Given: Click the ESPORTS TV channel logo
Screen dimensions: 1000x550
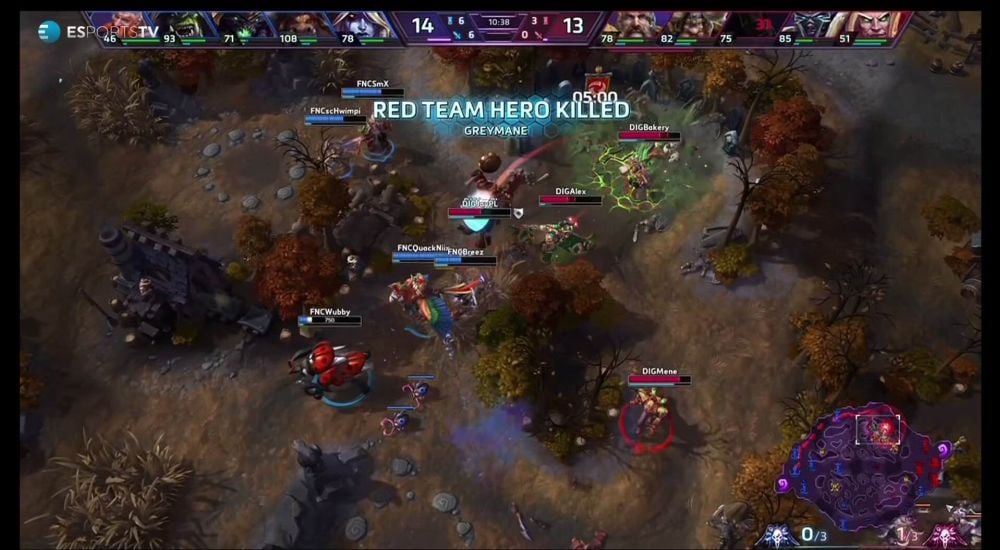Looking at the screenshot, I should point(98,32).
